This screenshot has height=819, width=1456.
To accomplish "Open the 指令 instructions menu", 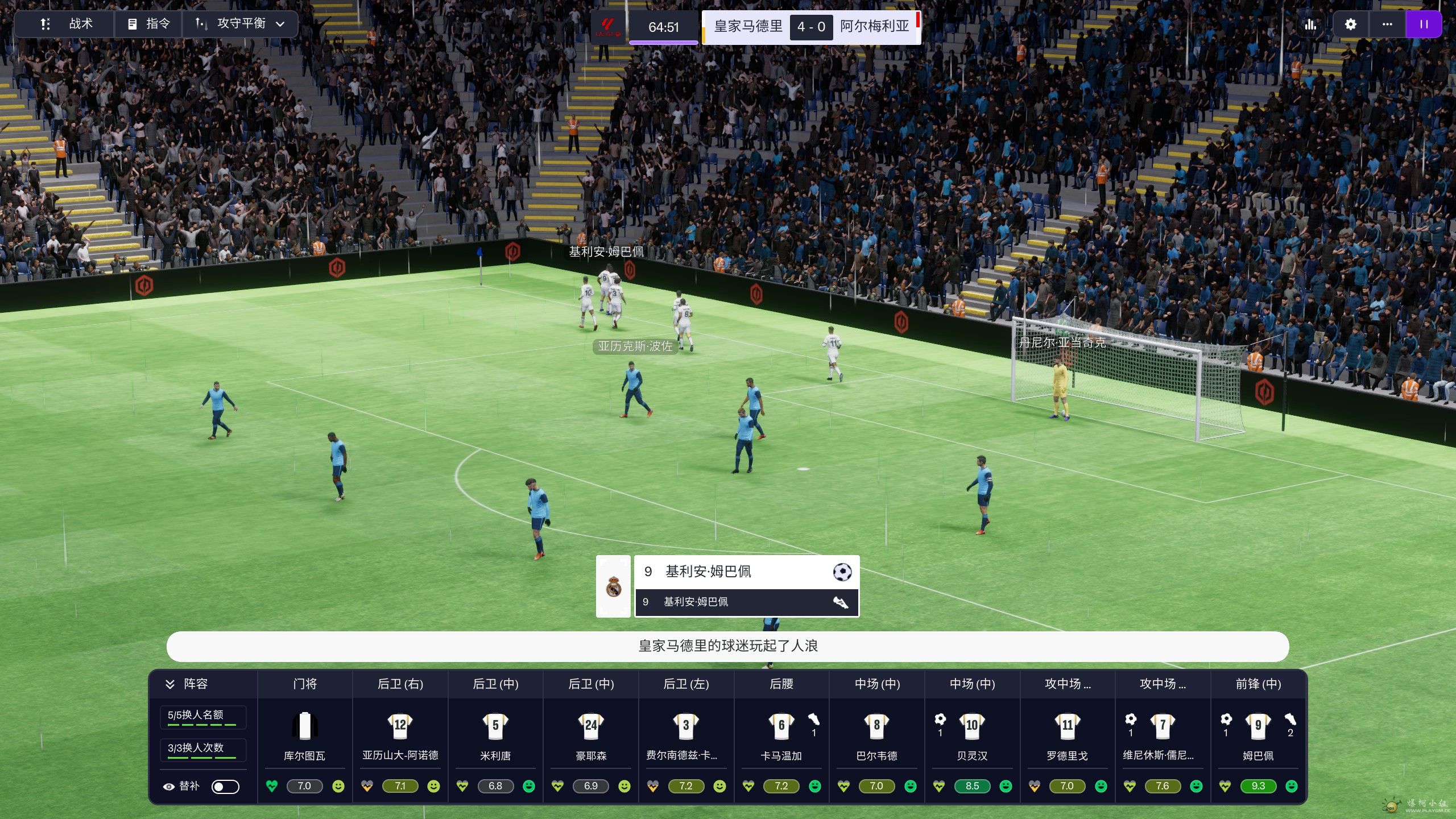I will click(149, 24).
